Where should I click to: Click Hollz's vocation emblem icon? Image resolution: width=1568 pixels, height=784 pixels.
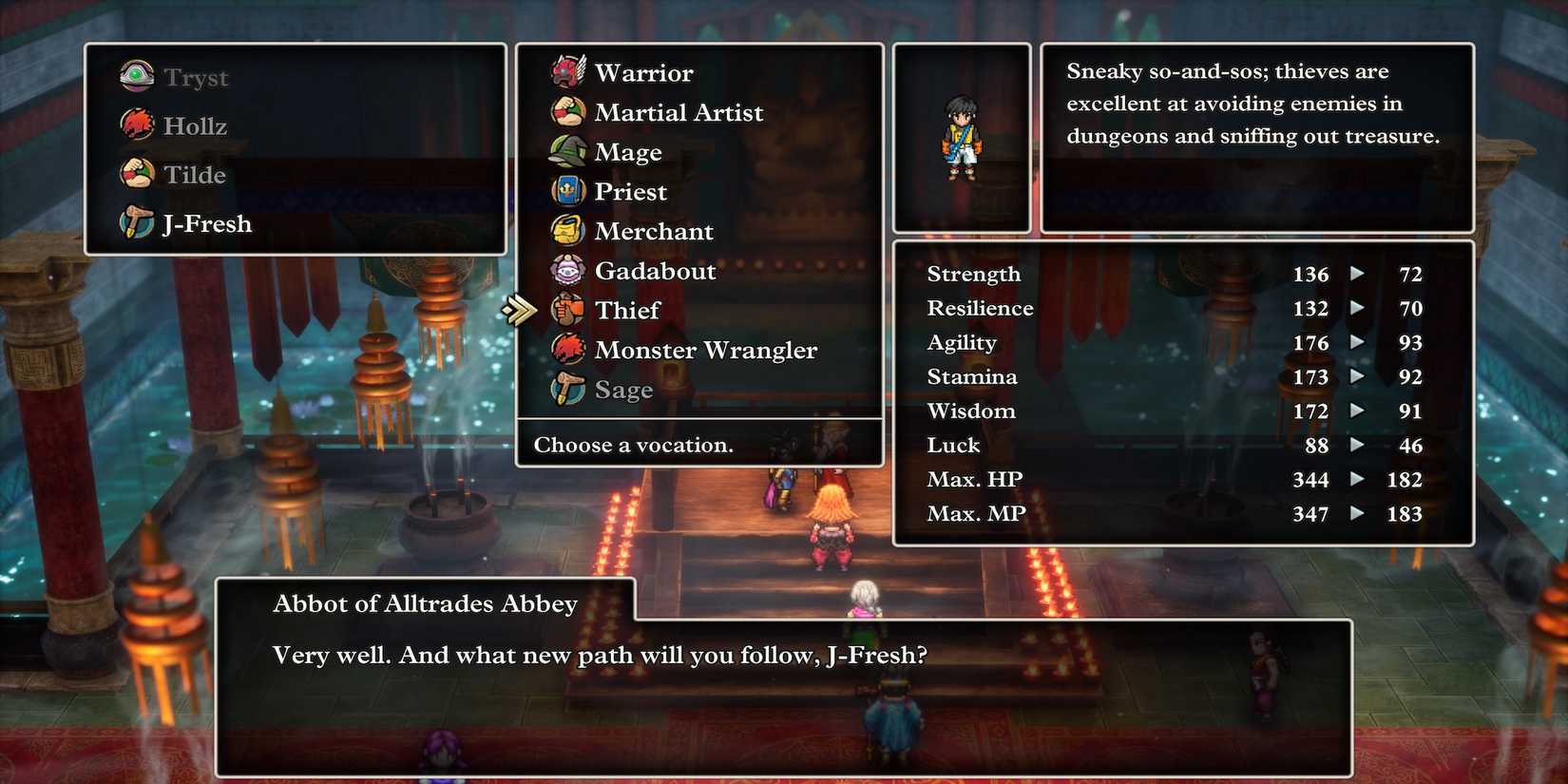click(x=136, y=124)
